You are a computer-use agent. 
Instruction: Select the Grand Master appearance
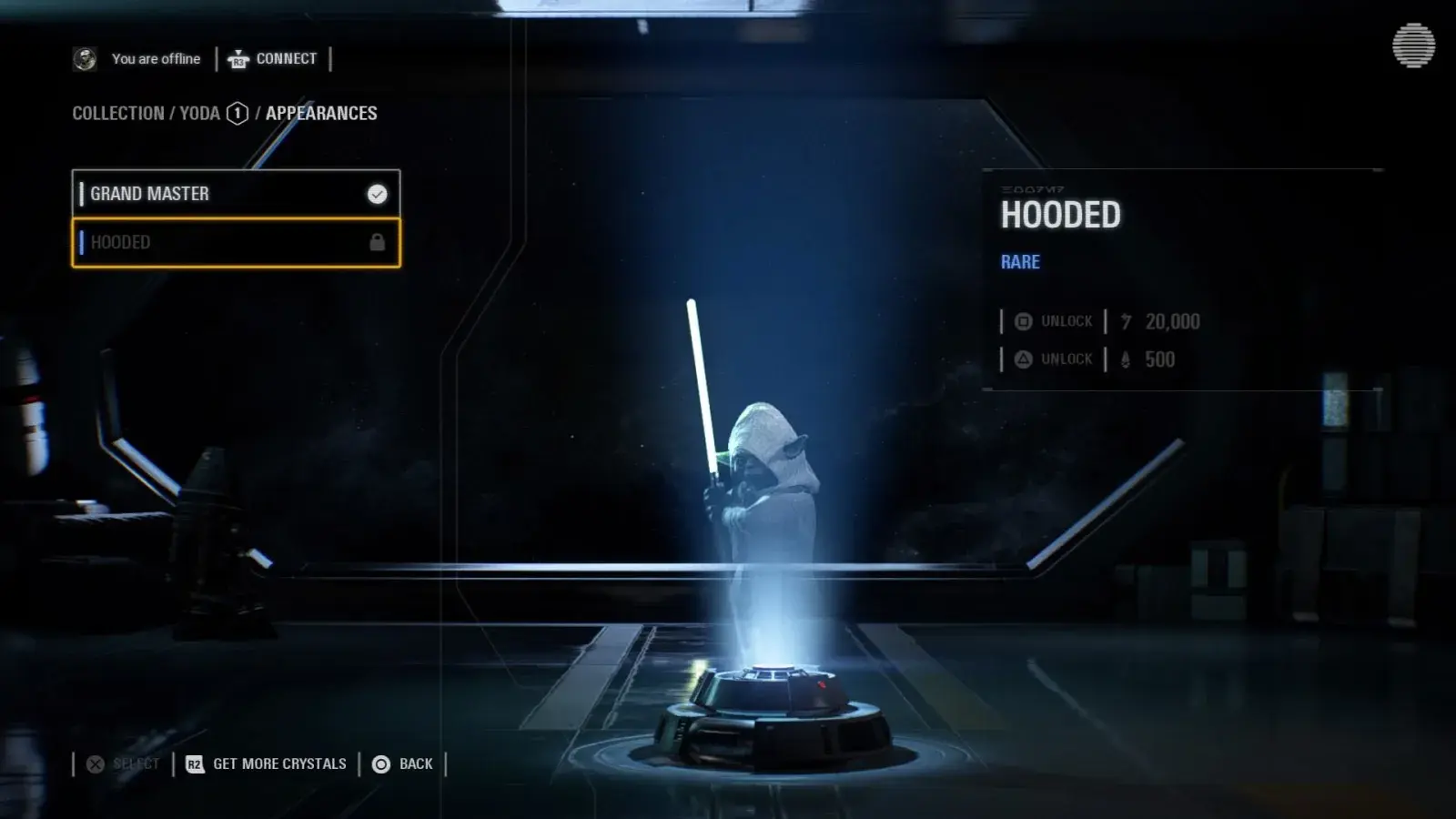[x=235, y=194]
